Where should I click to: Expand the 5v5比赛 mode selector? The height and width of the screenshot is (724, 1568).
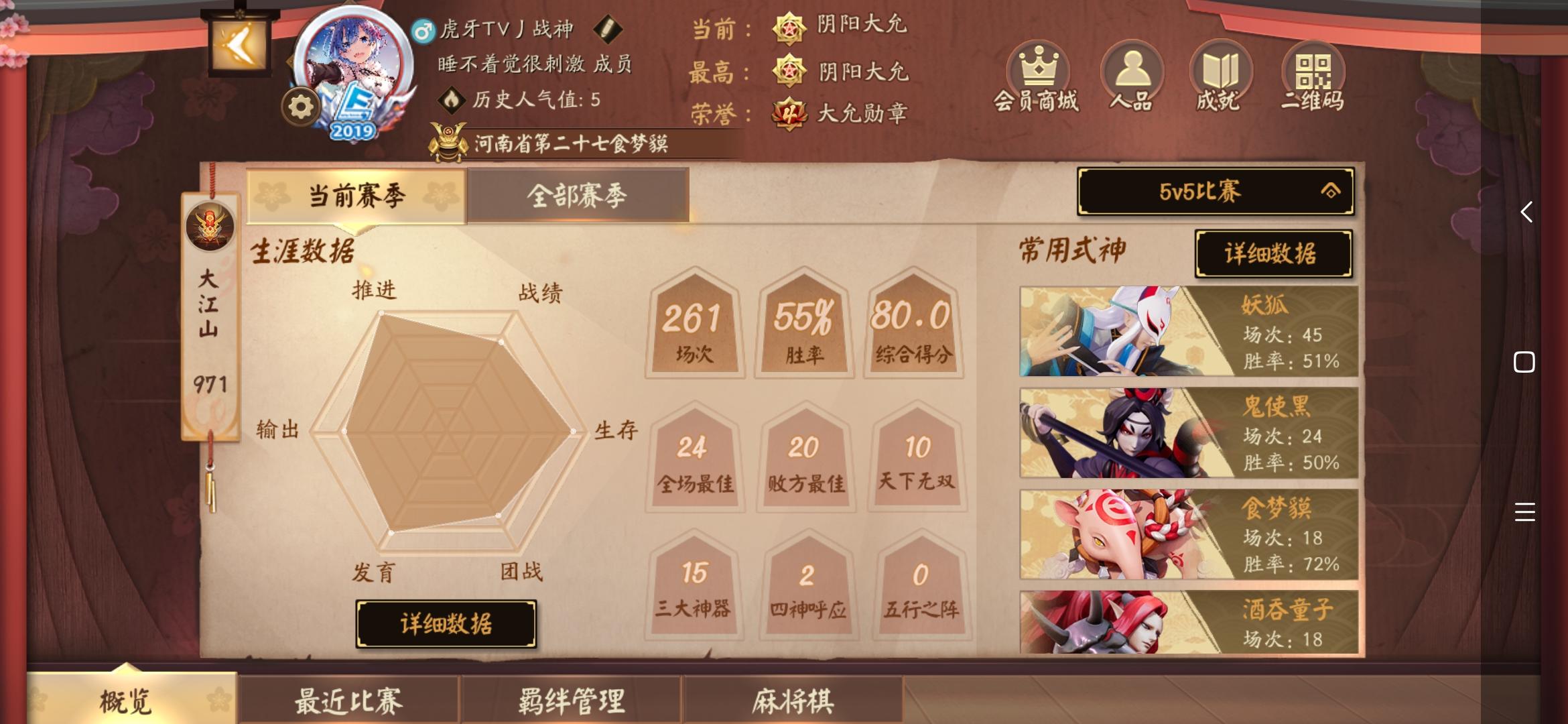tap(1216, 192)
